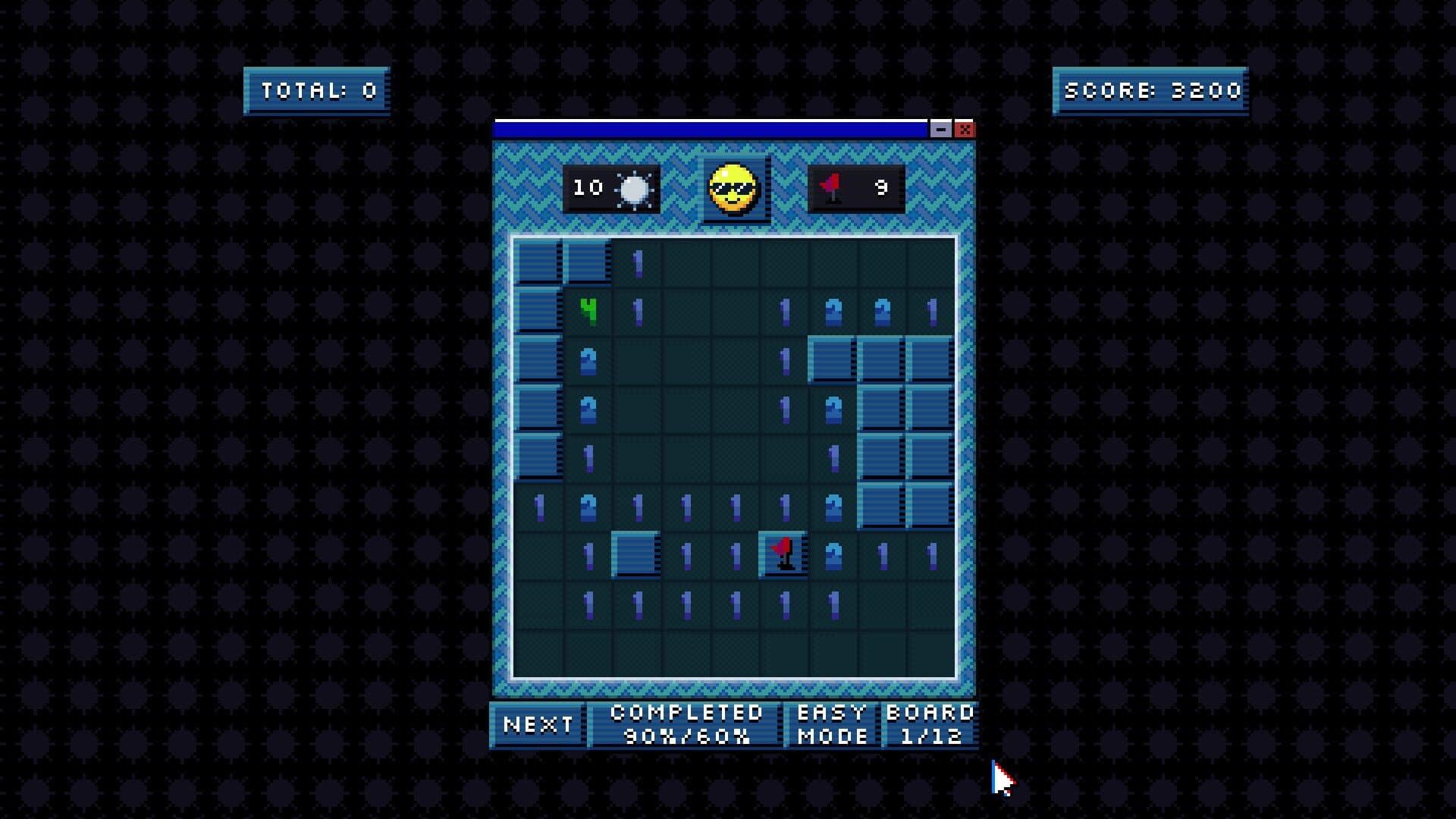Click the NEXT board button
Viewport: 1456px width, 819px height.
(538, 725)
